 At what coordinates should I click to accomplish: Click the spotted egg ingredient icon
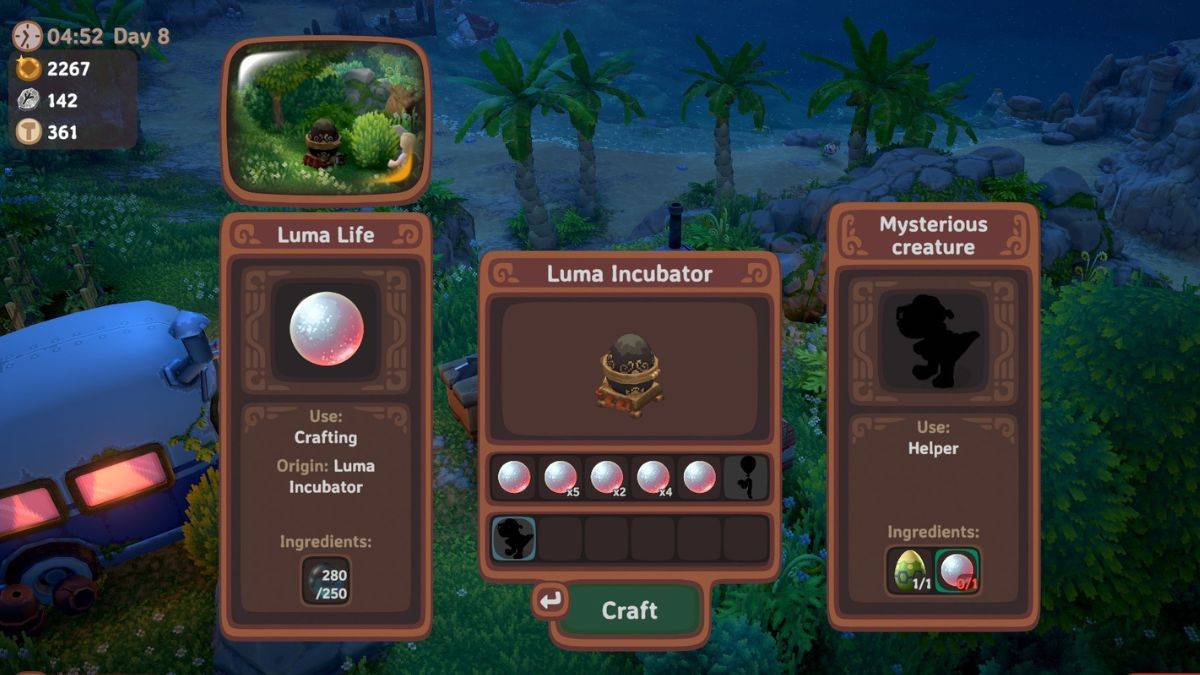coord(908,570)
